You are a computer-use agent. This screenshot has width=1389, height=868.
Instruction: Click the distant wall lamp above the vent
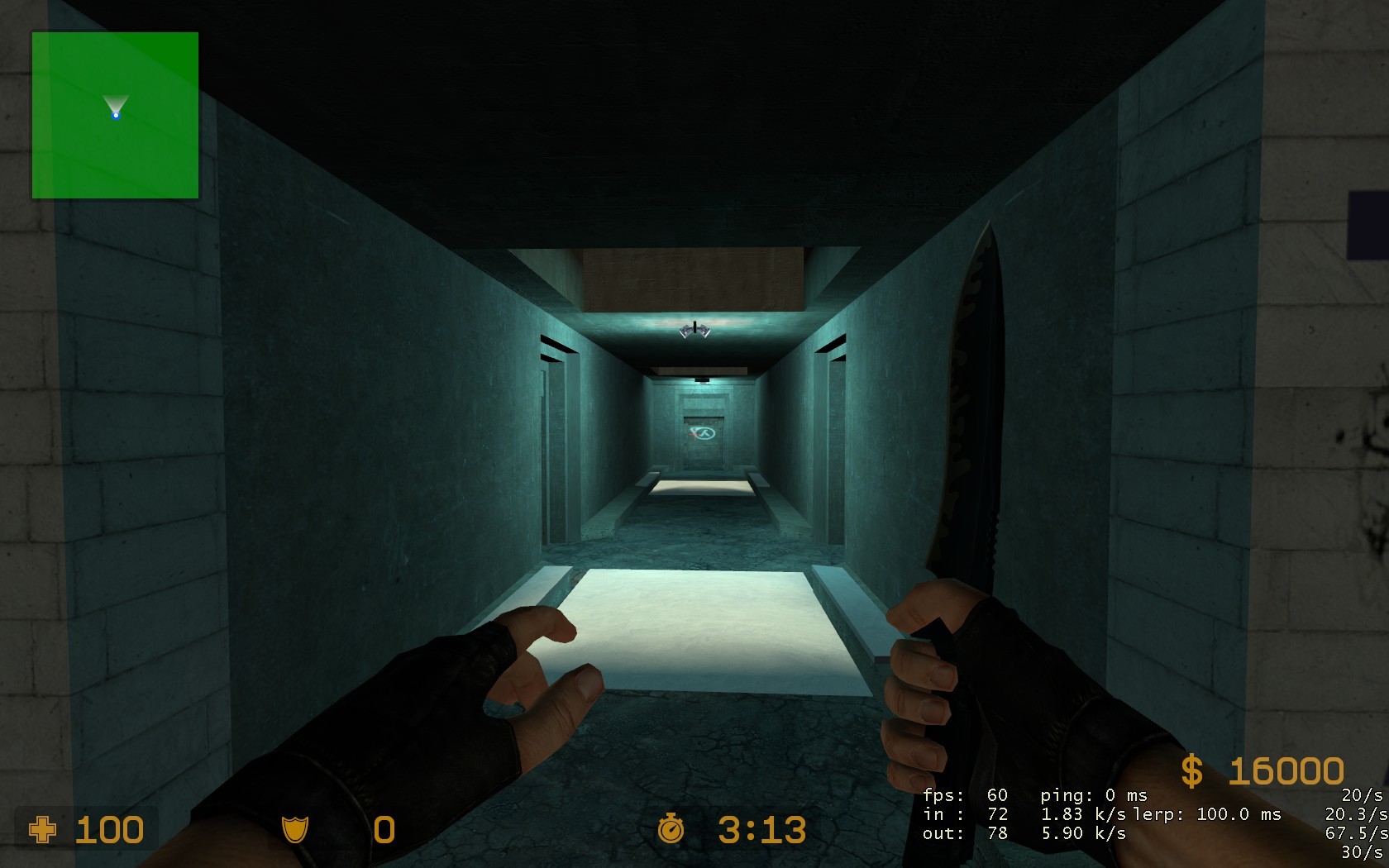[x=701, y=379]
